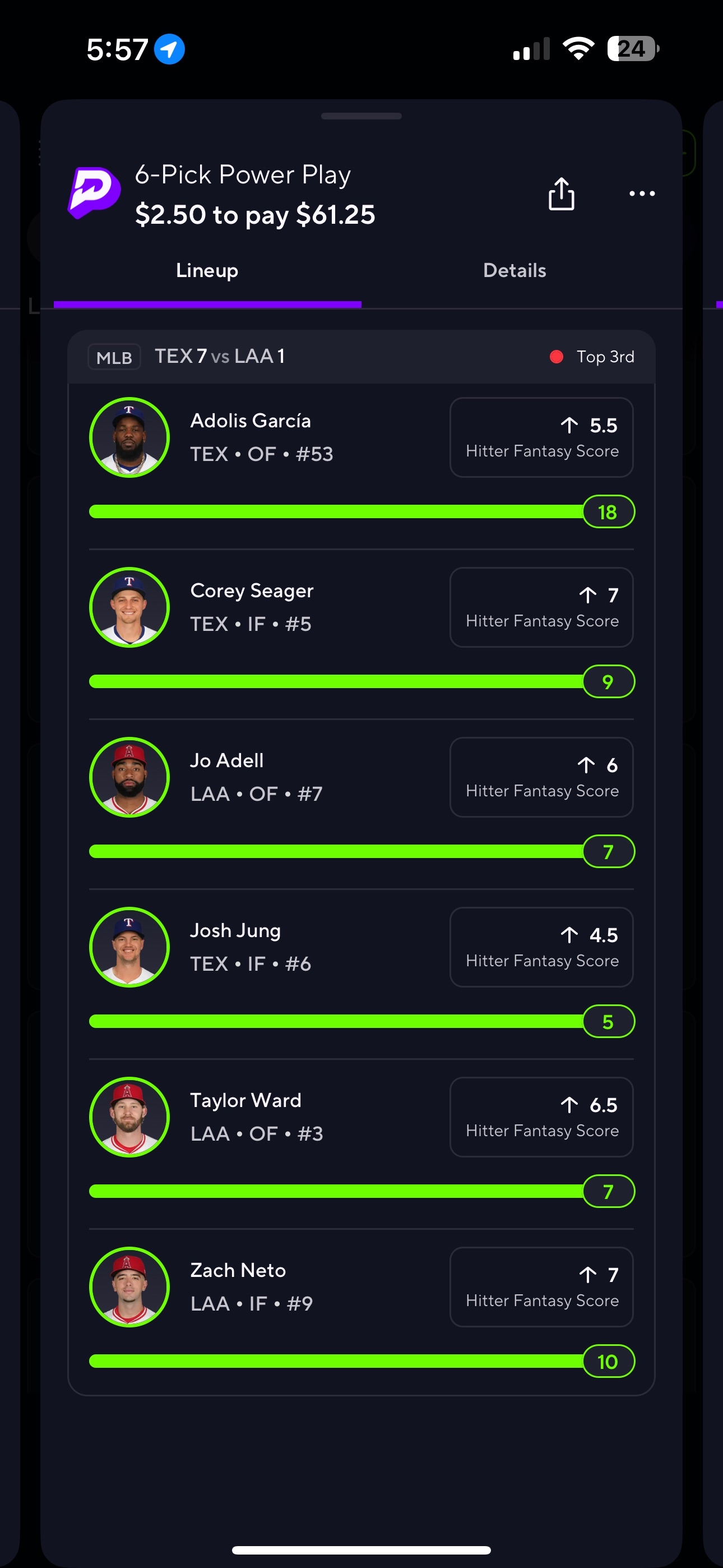Open the three-dot more options menu
This screenshot has width=723, height=1568.
pyautogui.click(x=641, y=194)
